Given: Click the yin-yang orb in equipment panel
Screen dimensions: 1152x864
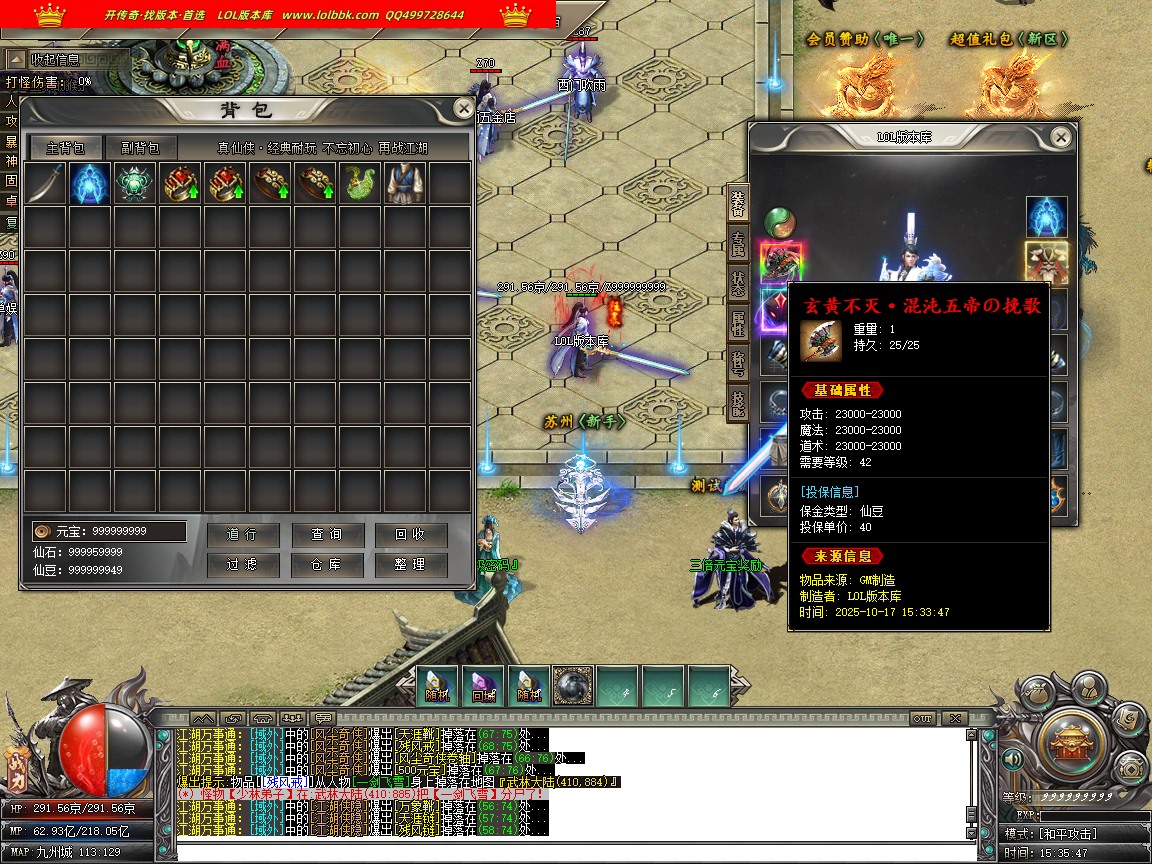Looking at the screenshot, I should (x=780, y=221).
